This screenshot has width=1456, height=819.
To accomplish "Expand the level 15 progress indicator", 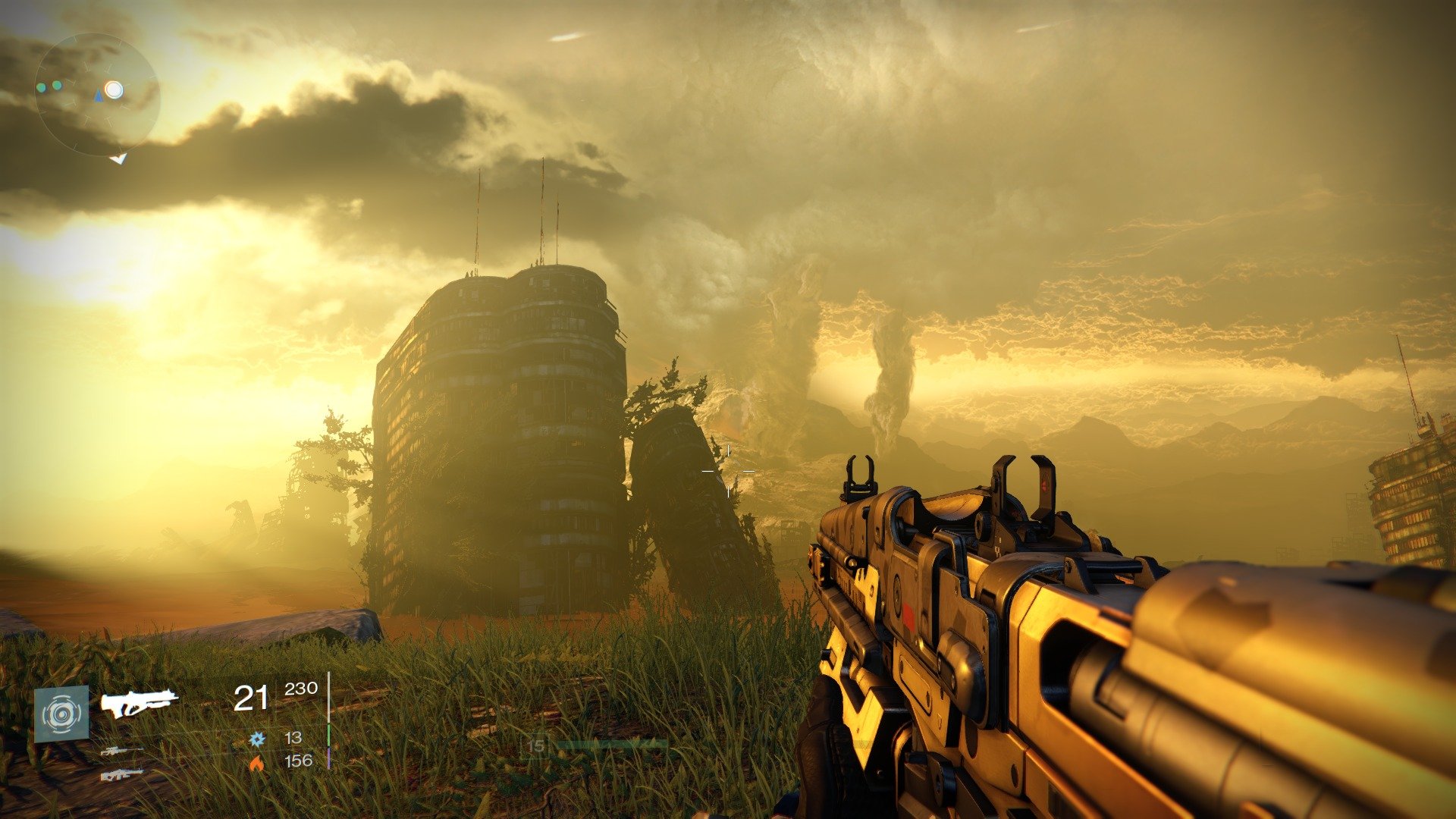I will pyautogui.click(x=535, y=745).
